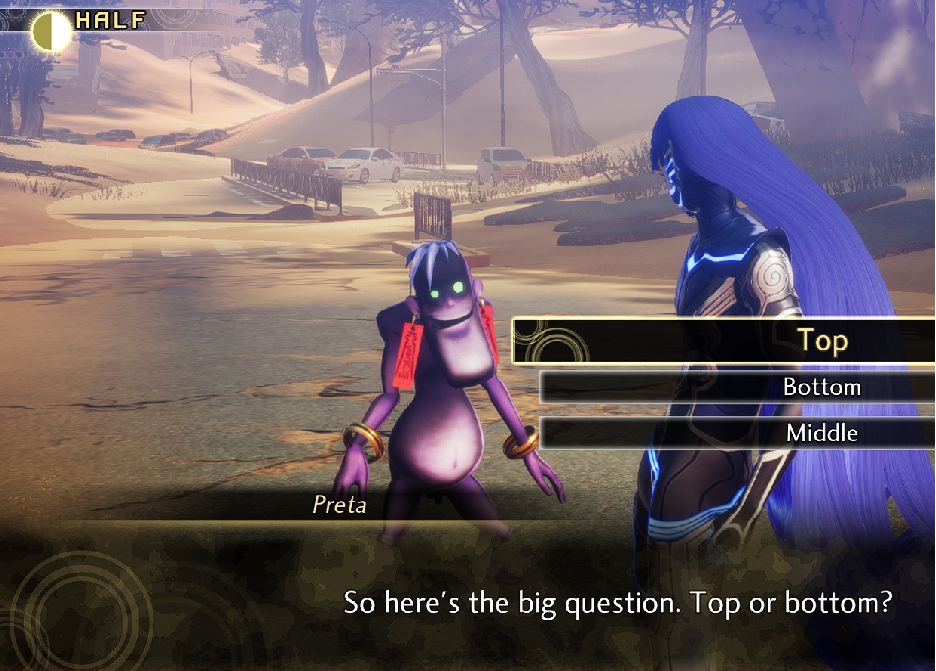Pick "Middle" as your response
The width and height of the screenshot is (936, 671).
(821, 433)
